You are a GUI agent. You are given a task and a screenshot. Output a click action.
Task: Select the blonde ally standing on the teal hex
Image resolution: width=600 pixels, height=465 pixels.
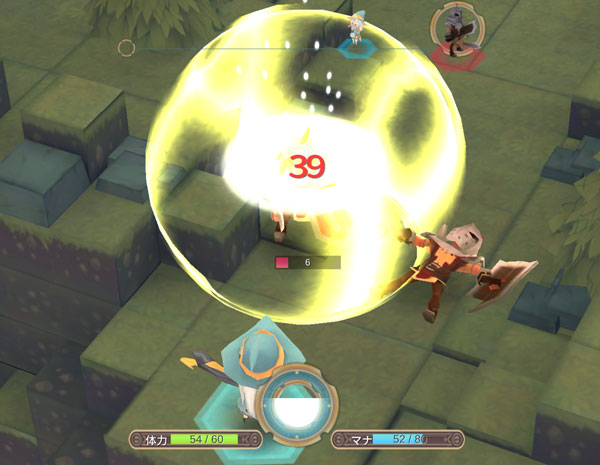coord(356,29)
